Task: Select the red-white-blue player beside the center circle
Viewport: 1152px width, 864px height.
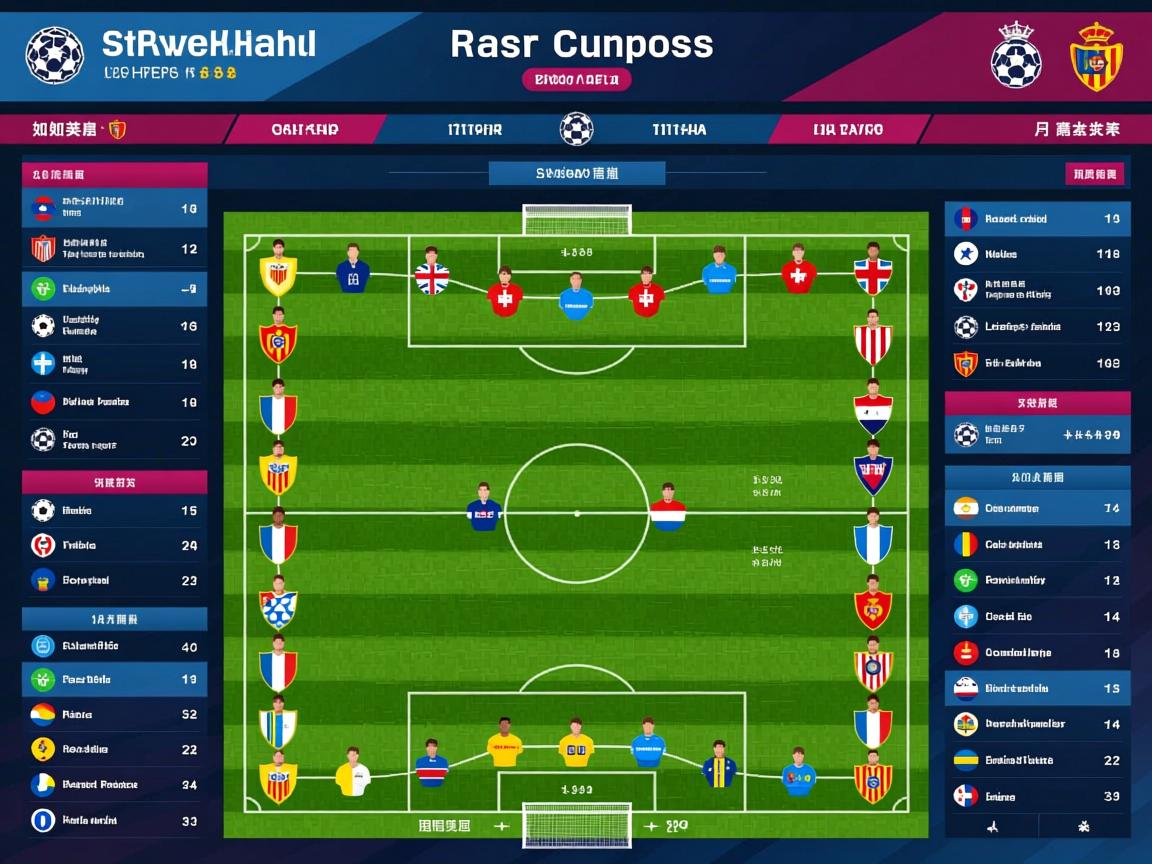Action: 668,509
